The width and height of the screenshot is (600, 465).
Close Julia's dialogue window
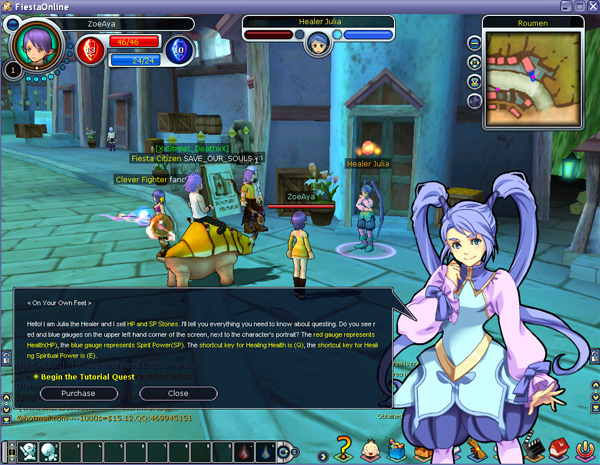click(178, 393)
